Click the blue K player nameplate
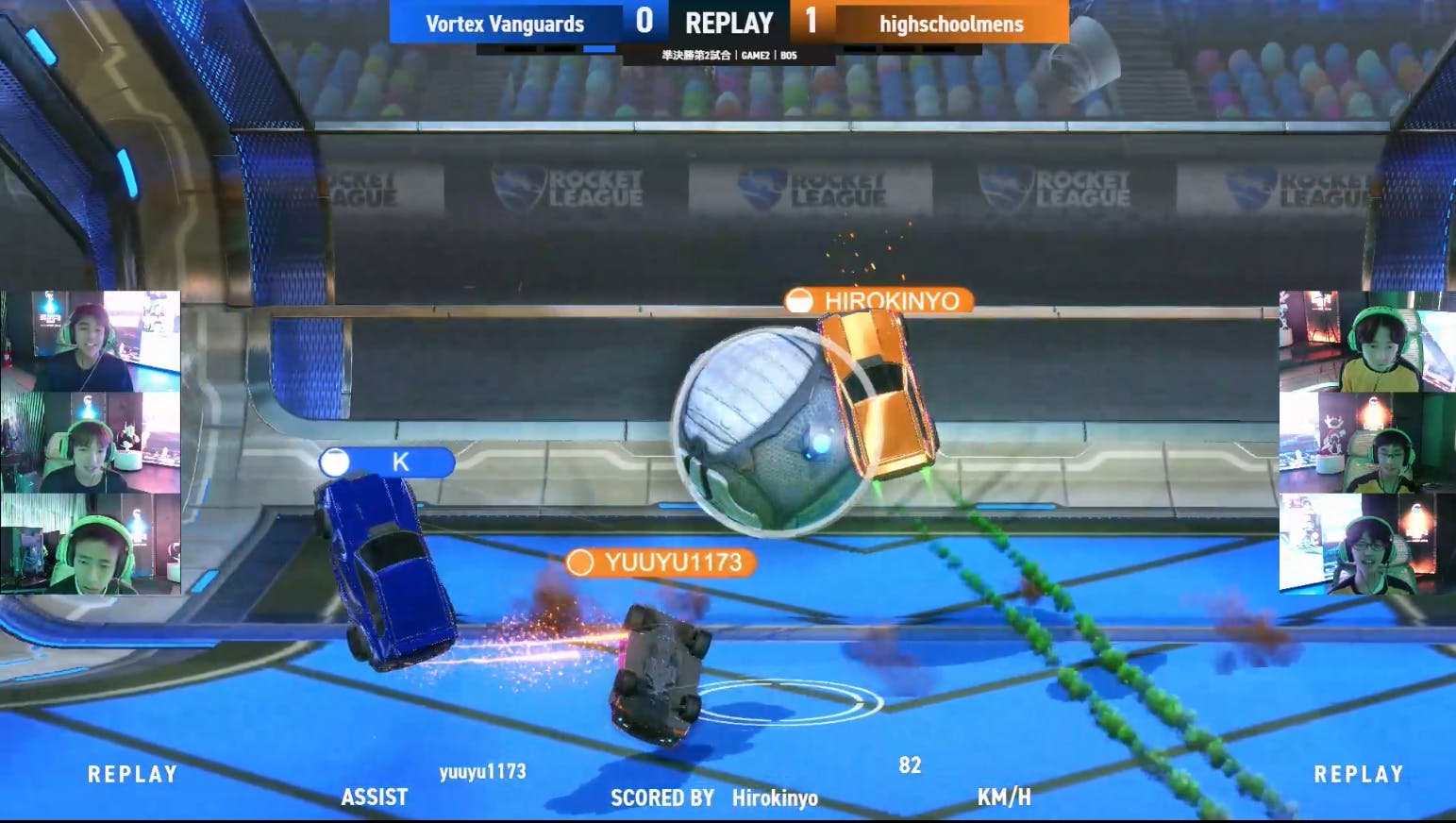 (x=387, y=462)
